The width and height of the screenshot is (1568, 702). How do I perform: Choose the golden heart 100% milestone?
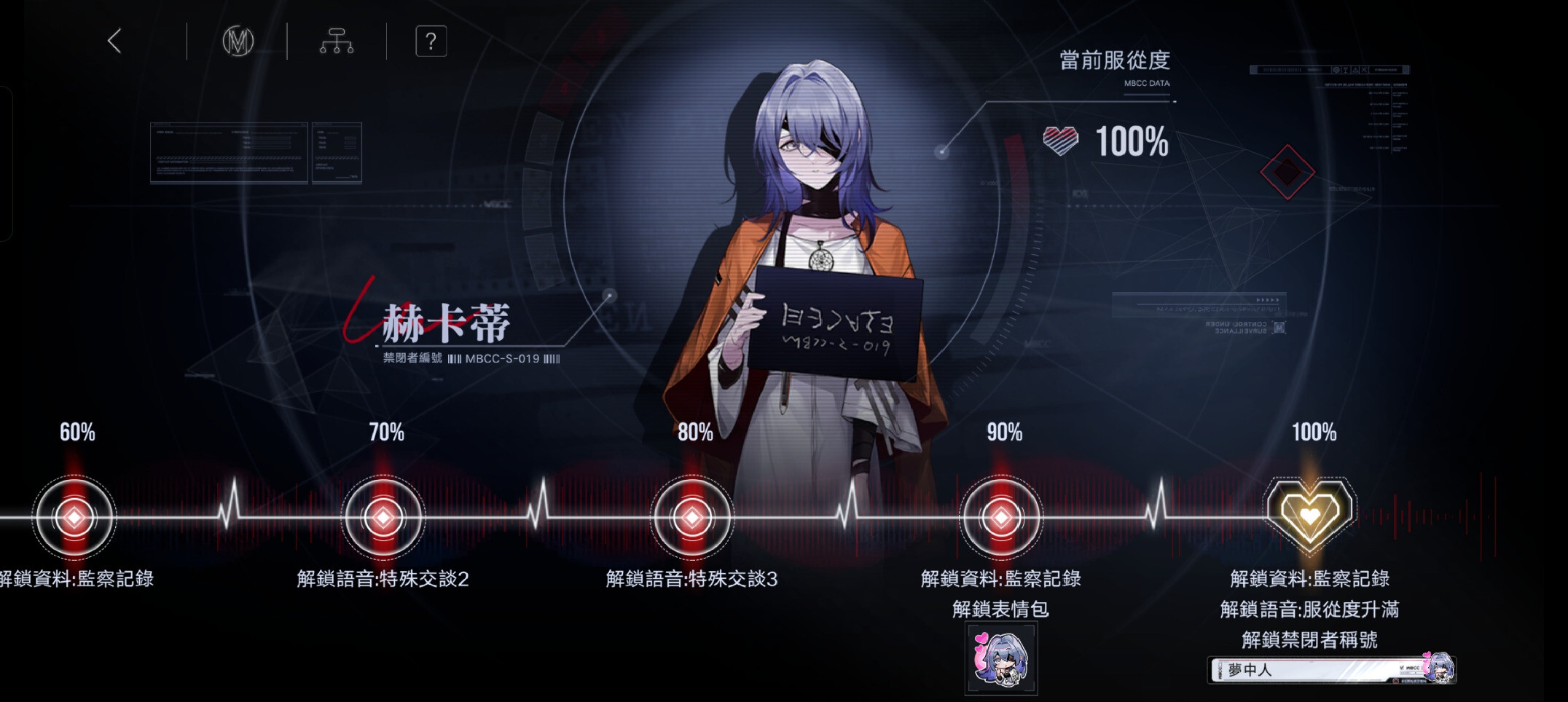tap(1310, 514)
